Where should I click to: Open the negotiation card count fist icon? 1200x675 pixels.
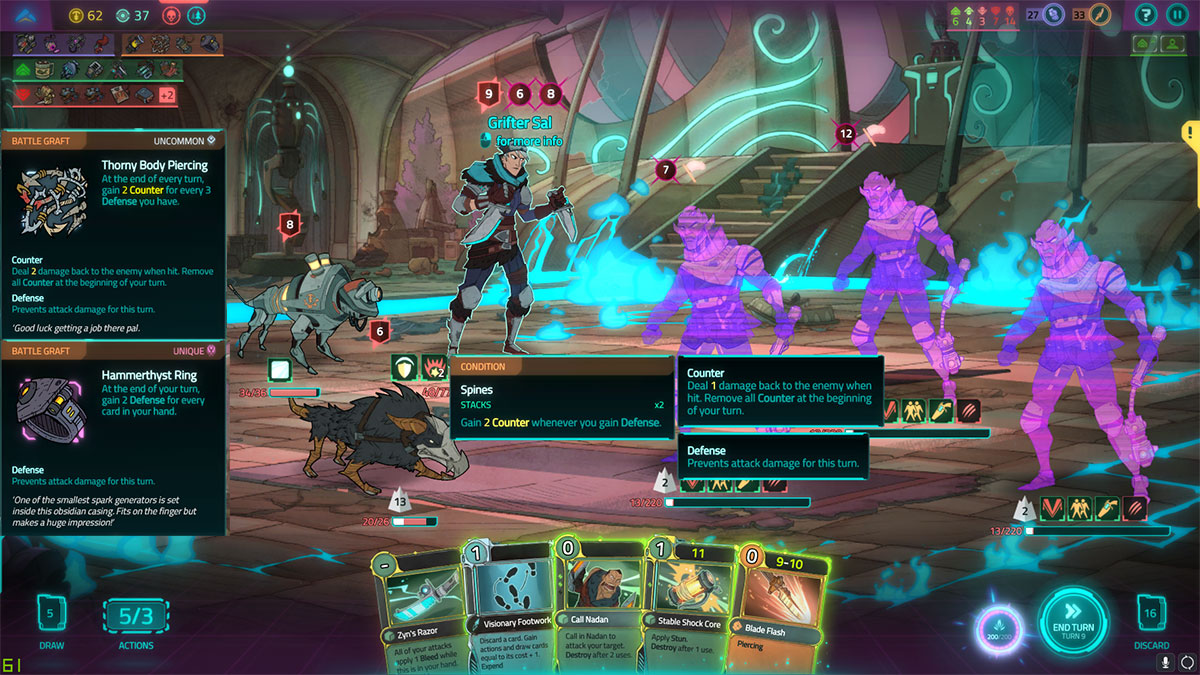(1052, 15)
